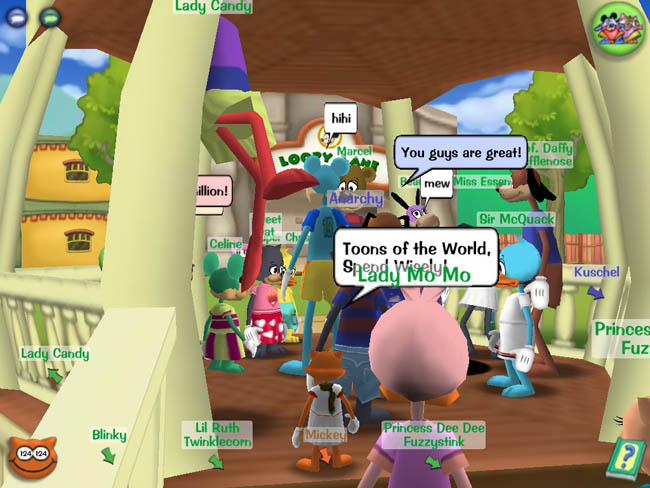Open the green SpeedChat button

coord(50,17)
